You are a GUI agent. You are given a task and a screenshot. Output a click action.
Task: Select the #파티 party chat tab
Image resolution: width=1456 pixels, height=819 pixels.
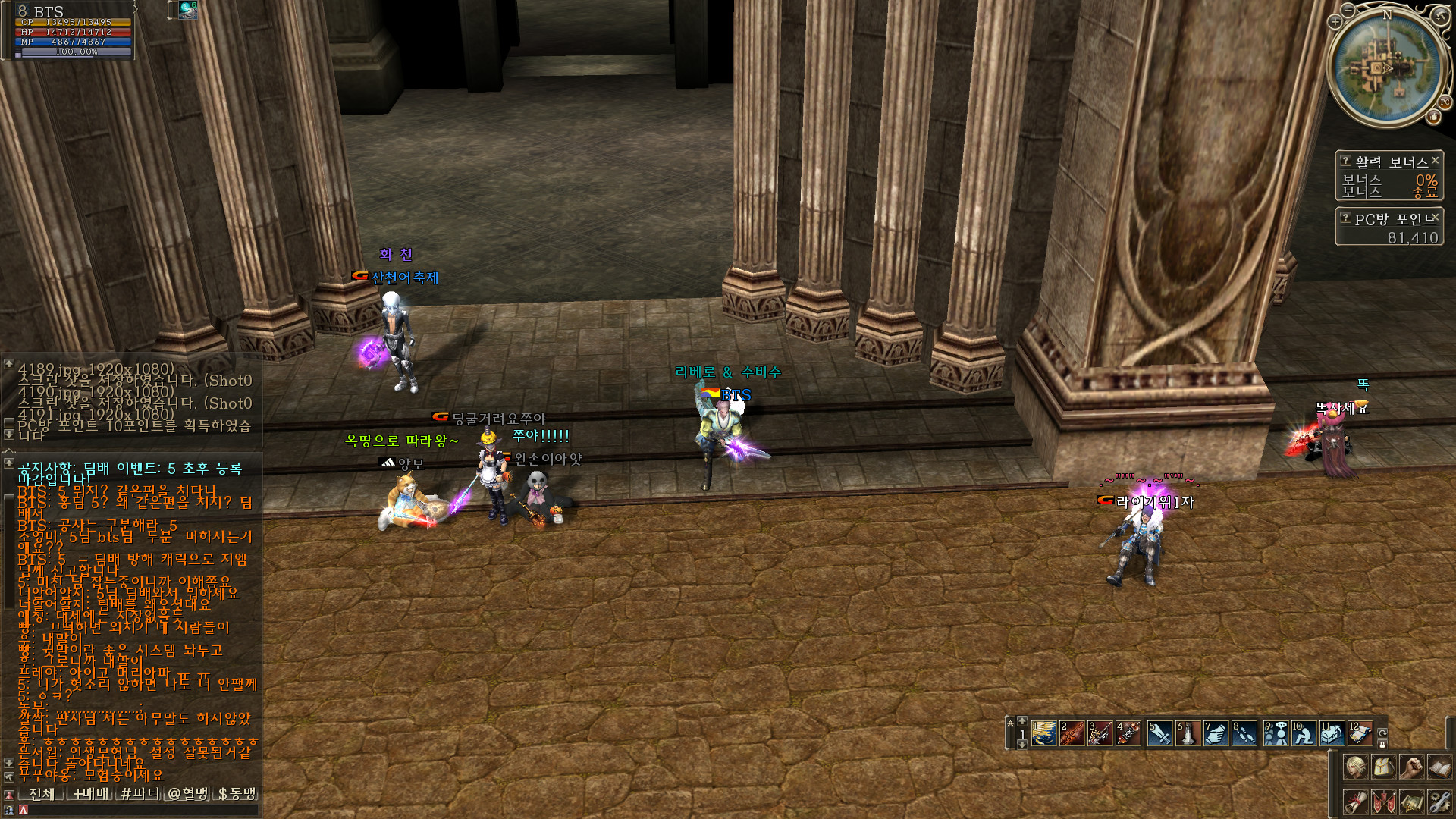coord(140,794)
